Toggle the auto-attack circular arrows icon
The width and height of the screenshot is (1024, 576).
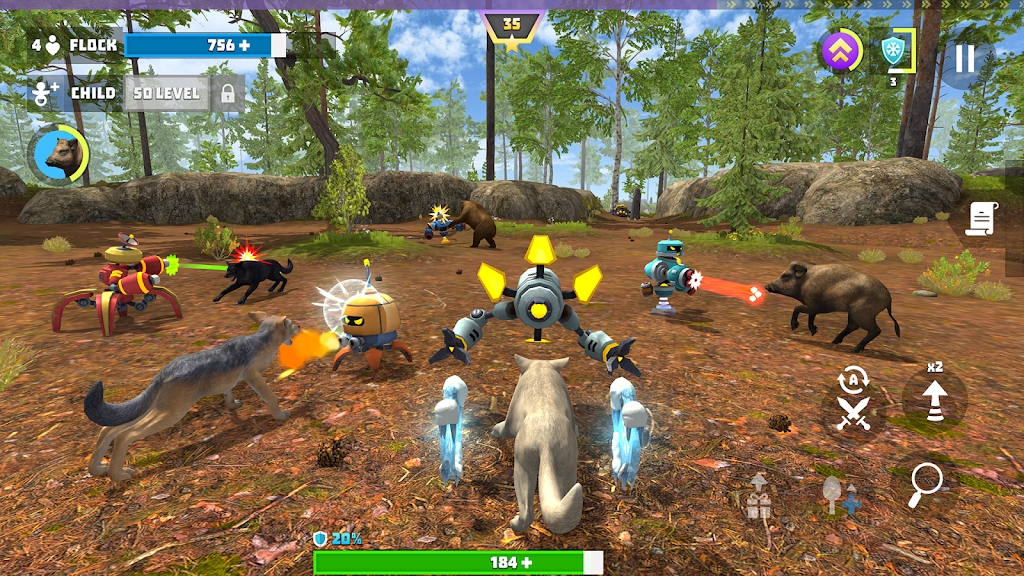(852, 379)
